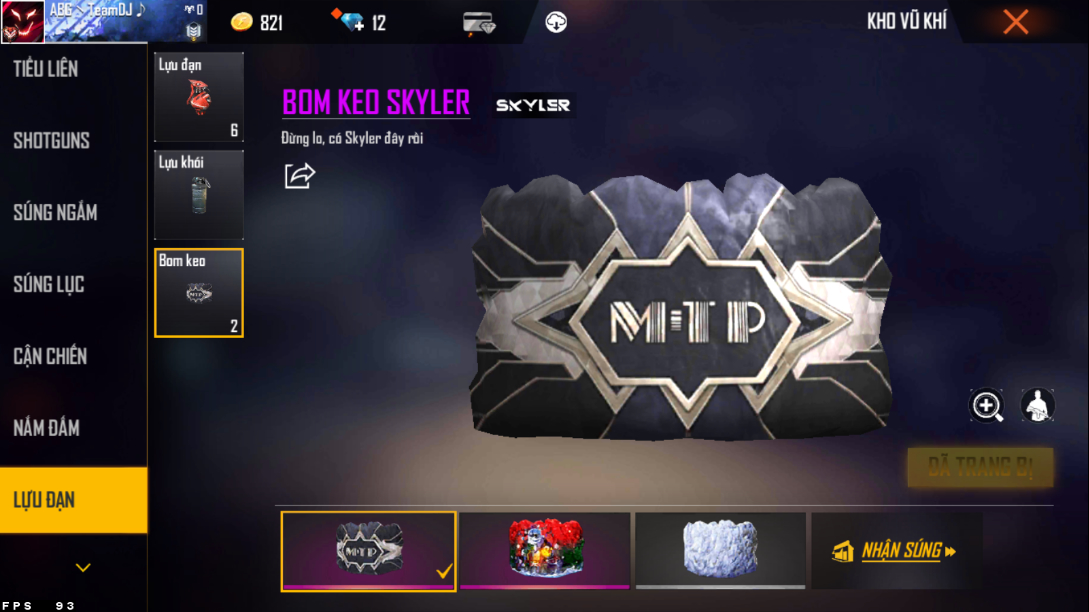Open the Nắm Đấm category

[46, 428]
